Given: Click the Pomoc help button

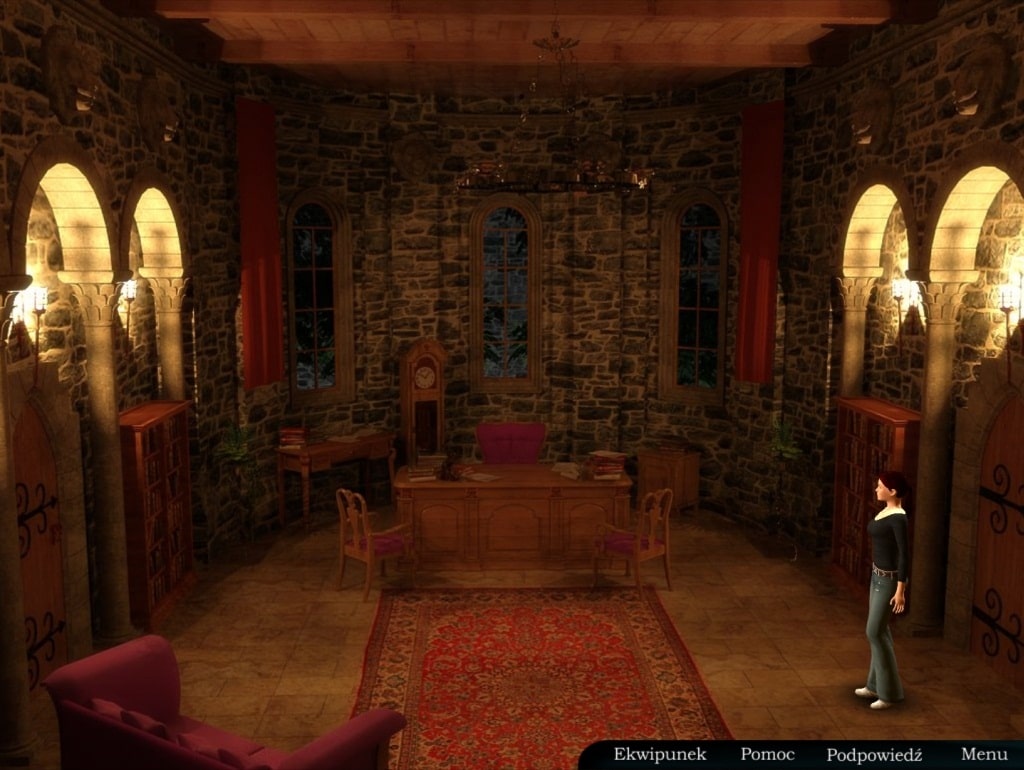Looking at the screenshot, I should [767, 754].
